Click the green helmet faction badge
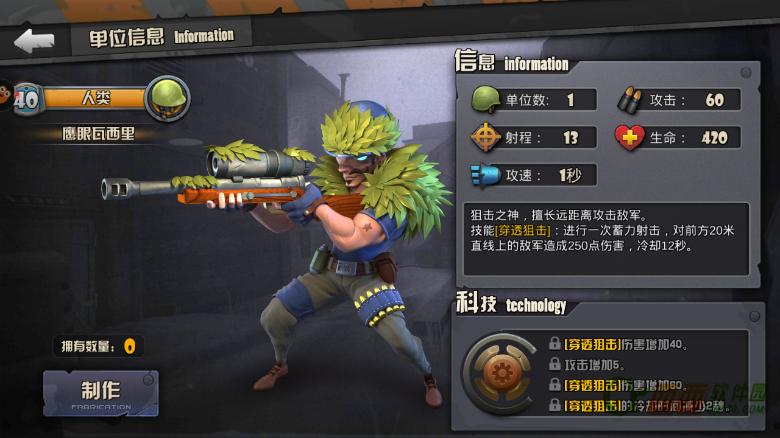The width and height of the screenshot is (780, 438). click(x=166, y=98)
